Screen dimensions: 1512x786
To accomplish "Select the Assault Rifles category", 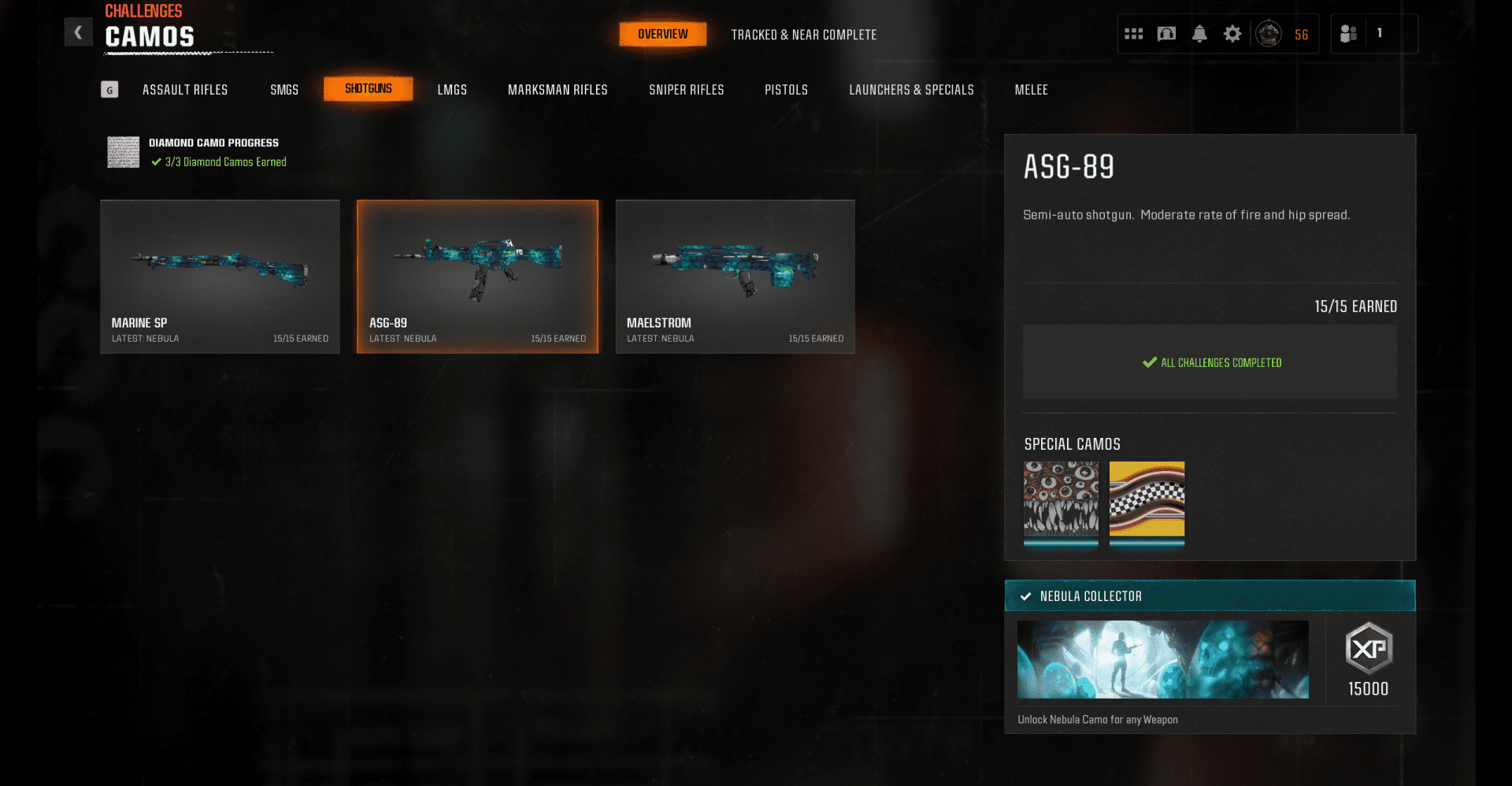I will pos(185,90).
